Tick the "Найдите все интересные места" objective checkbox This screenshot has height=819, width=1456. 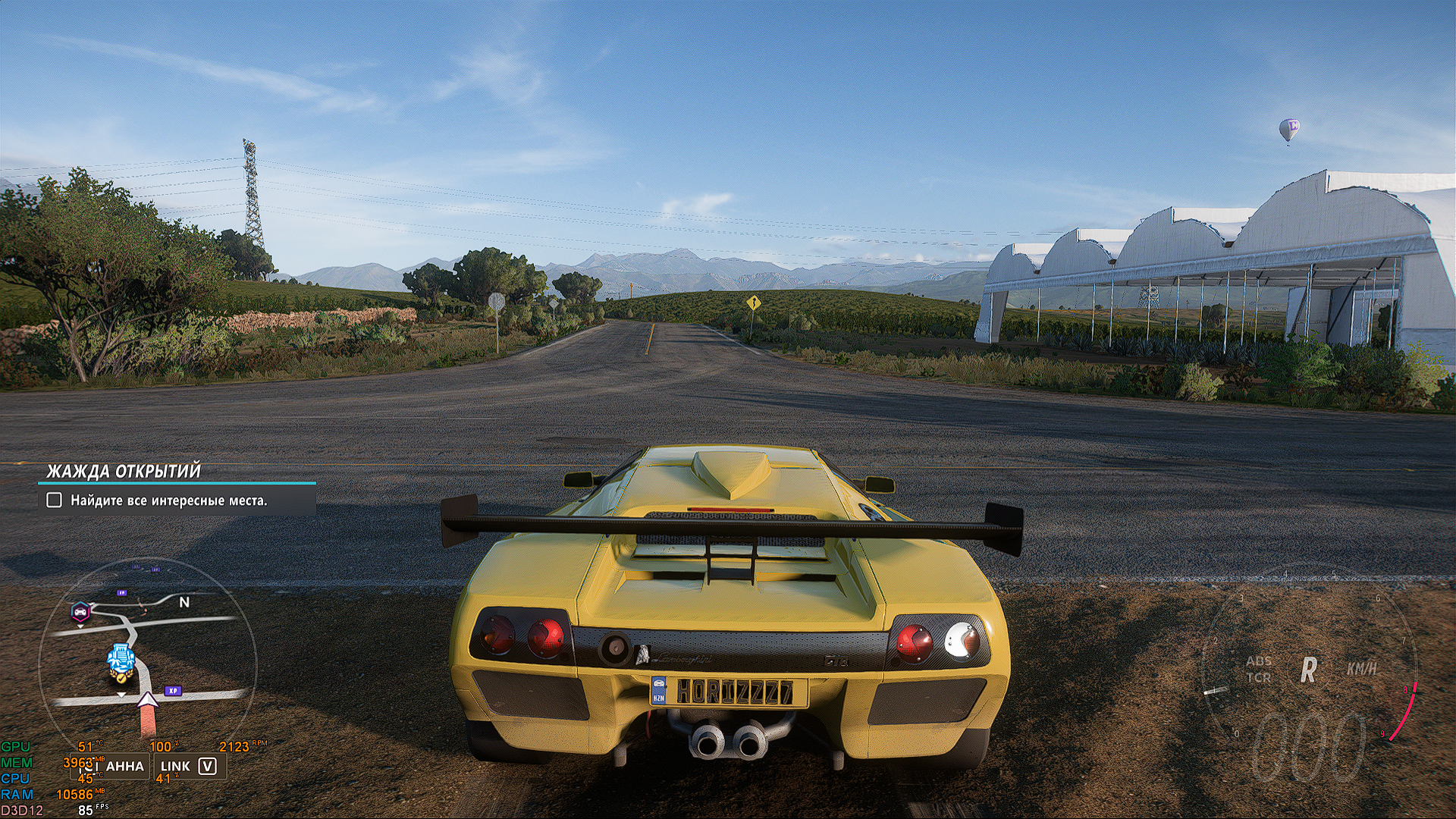(54, 500)
